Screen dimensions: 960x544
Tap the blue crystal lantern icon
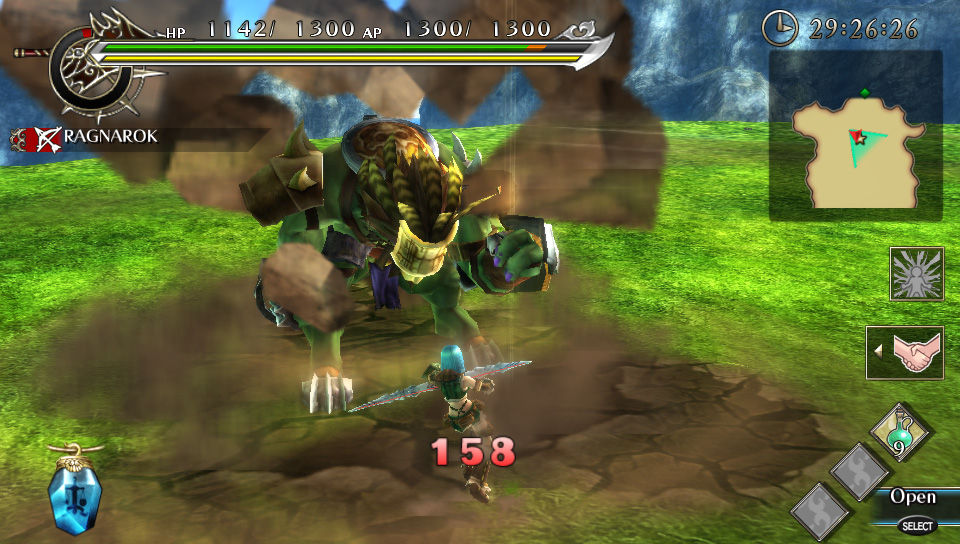pyautogui.click(x=72, y=492)
